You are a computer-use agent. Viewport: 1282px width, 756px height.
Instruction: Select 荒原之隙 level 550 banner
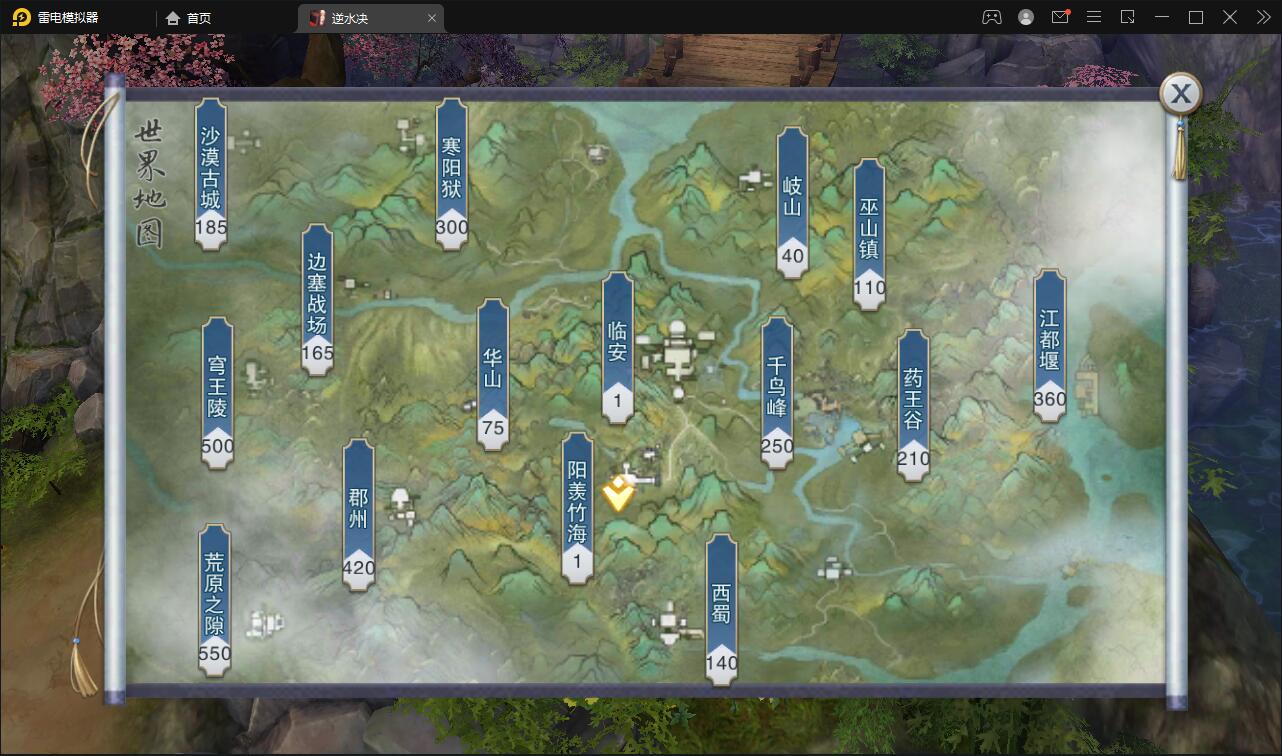[x=214, y=598]
